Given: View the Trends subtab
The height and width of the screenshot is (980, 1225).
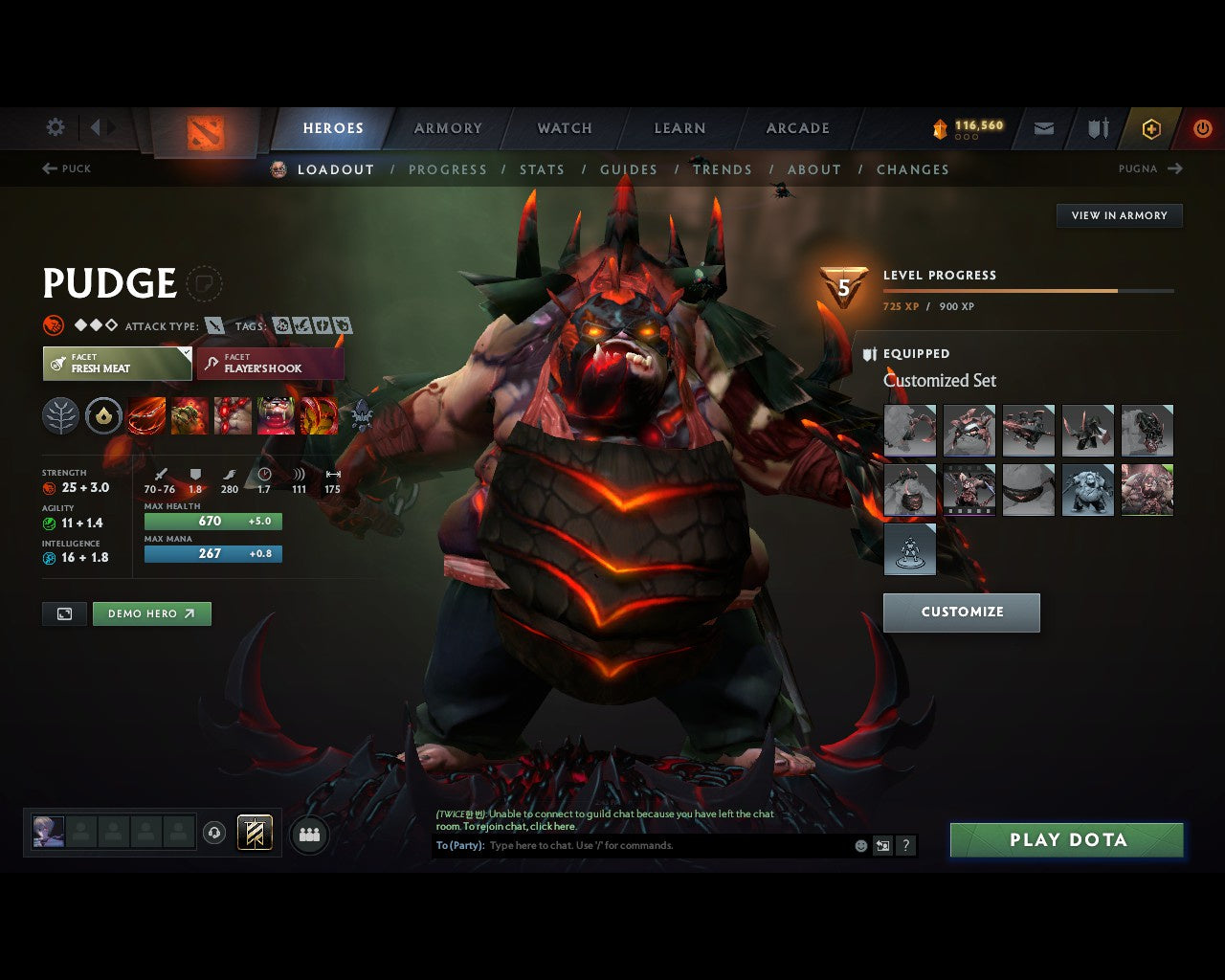Looking at the screenshot, I should coord(722,169).
